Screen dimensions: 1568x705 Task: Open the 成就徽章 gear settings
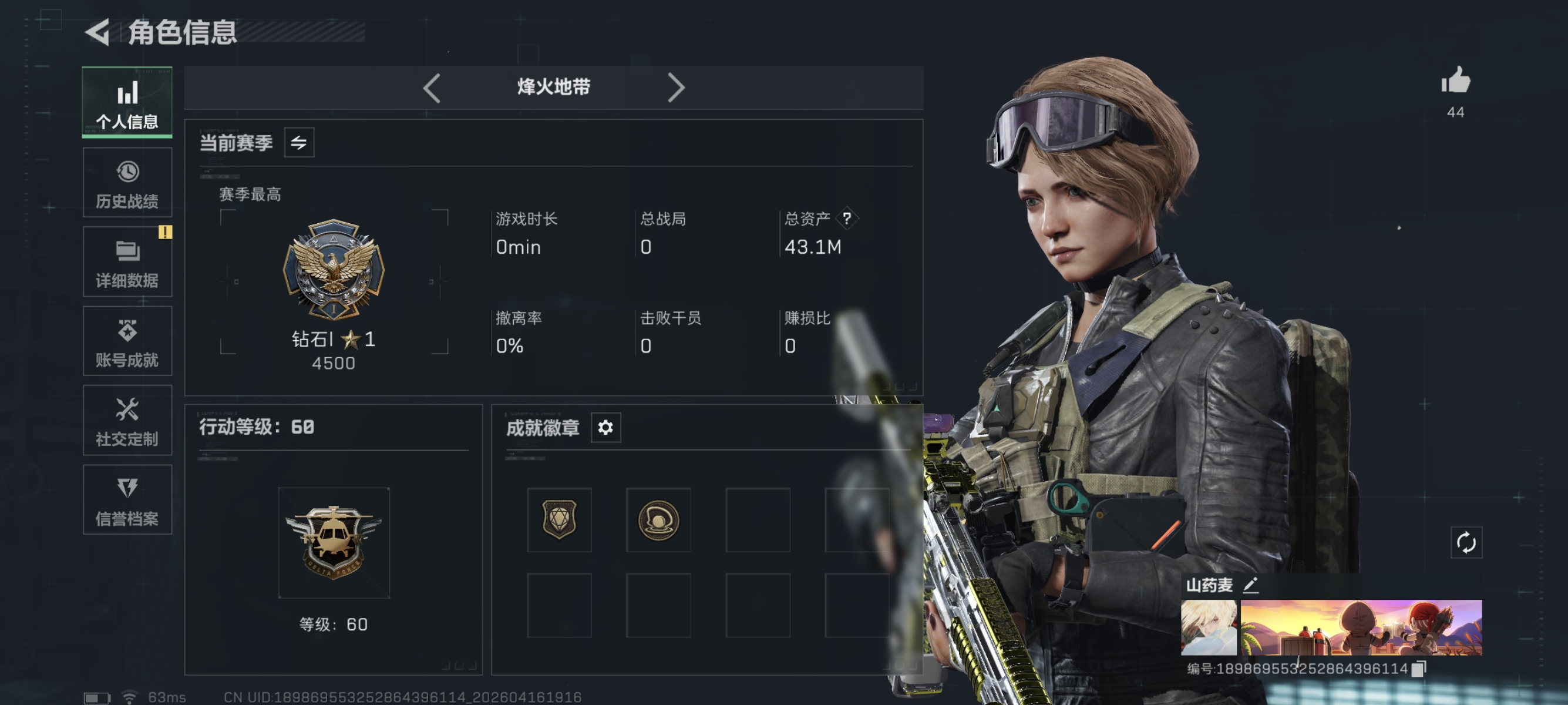(605, 428)
